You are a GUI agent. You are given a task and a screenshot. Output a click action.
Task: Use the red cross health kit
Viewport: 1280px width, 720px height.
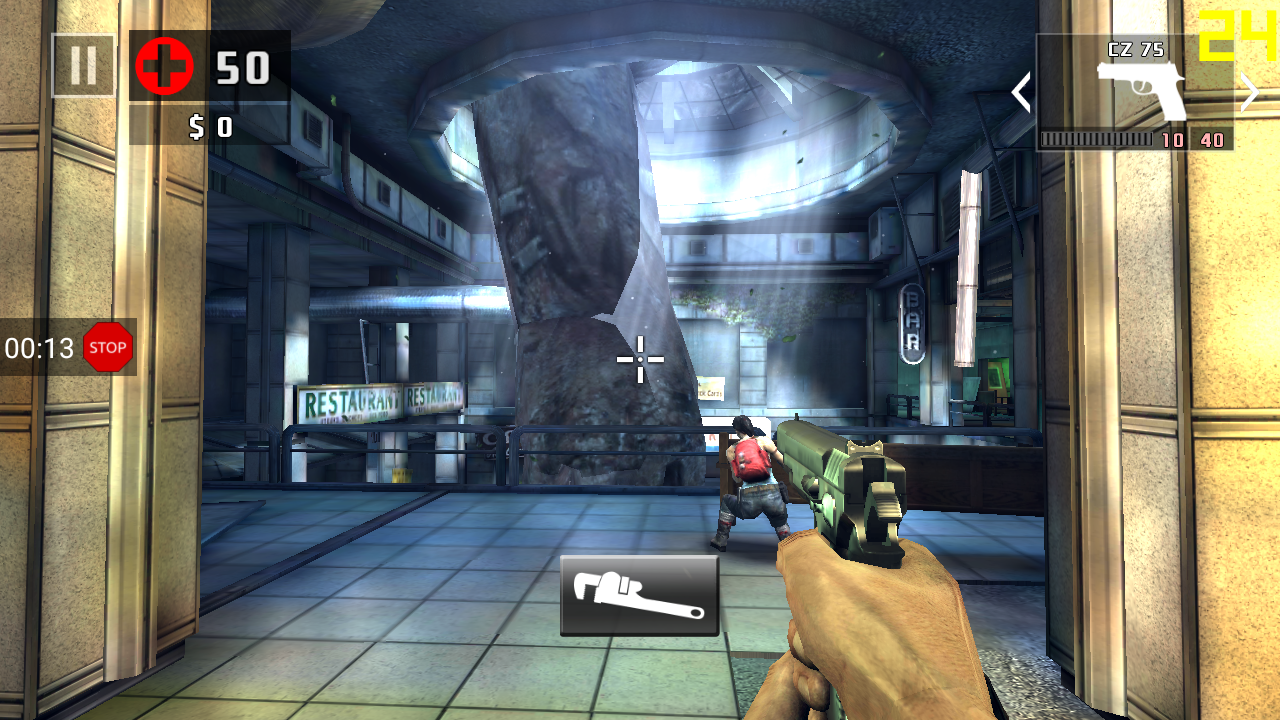[x=164, y=67]
